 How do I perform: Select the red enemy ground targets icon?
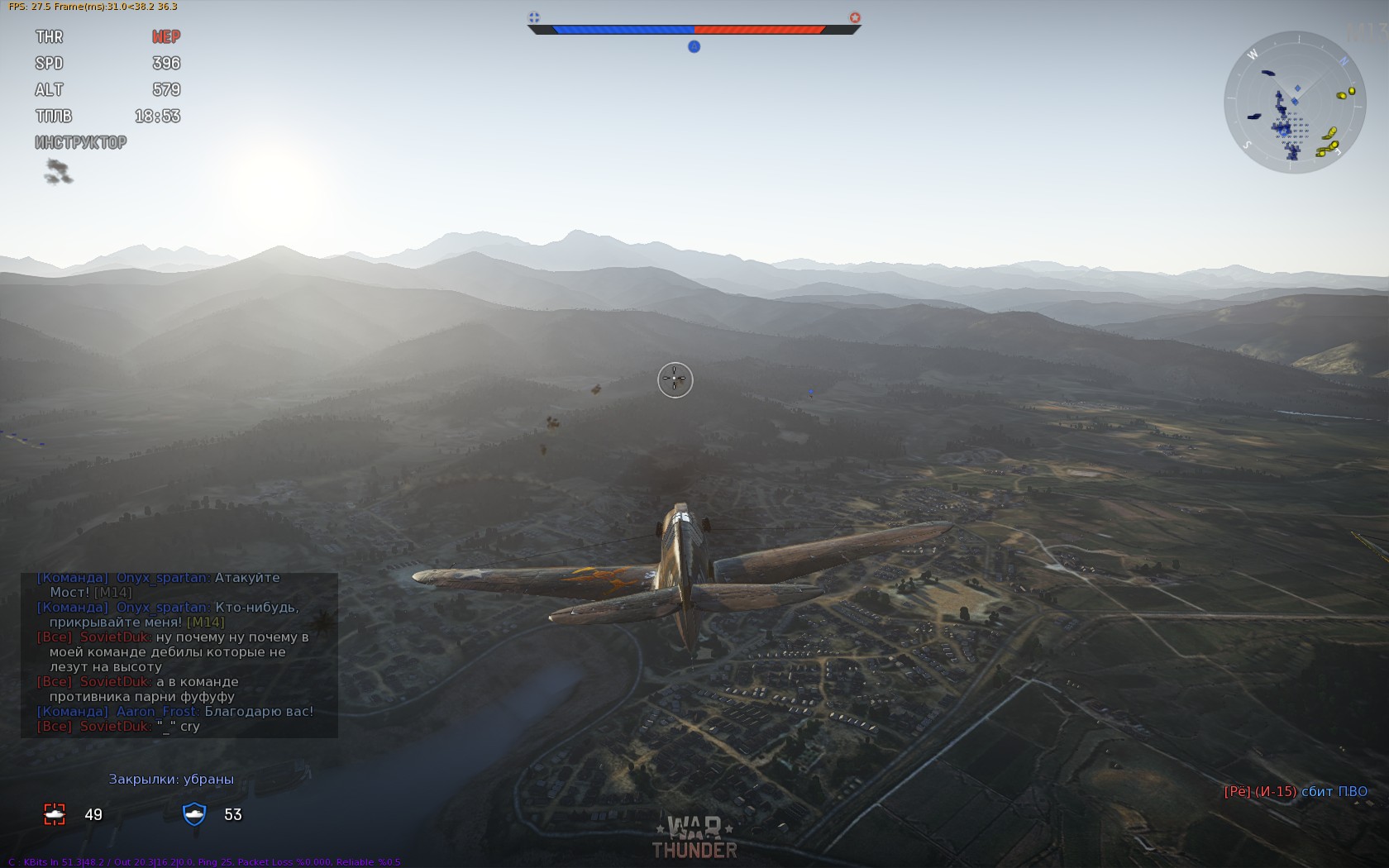55,814
